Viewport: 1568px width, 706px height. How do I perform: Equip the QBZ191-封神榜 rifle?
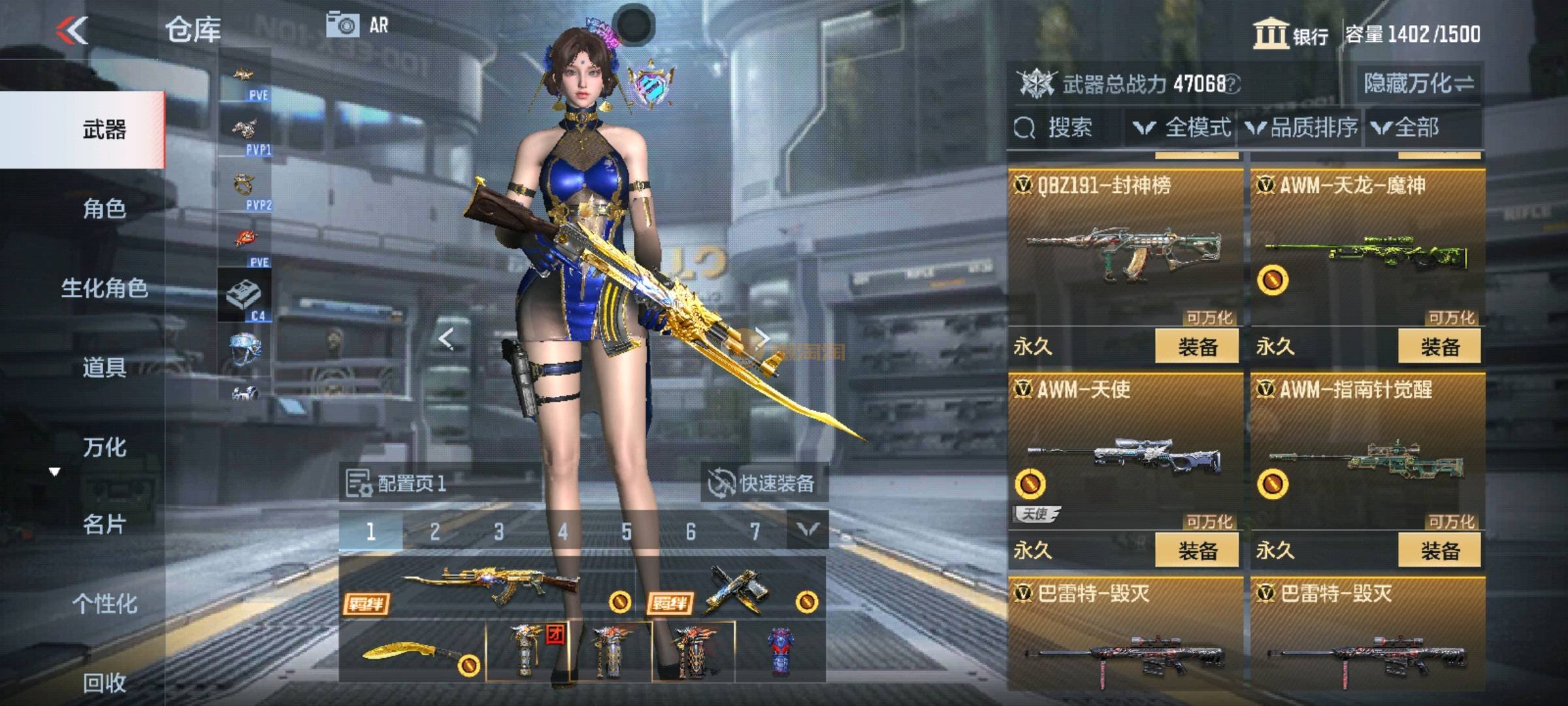pos(1197,346)
